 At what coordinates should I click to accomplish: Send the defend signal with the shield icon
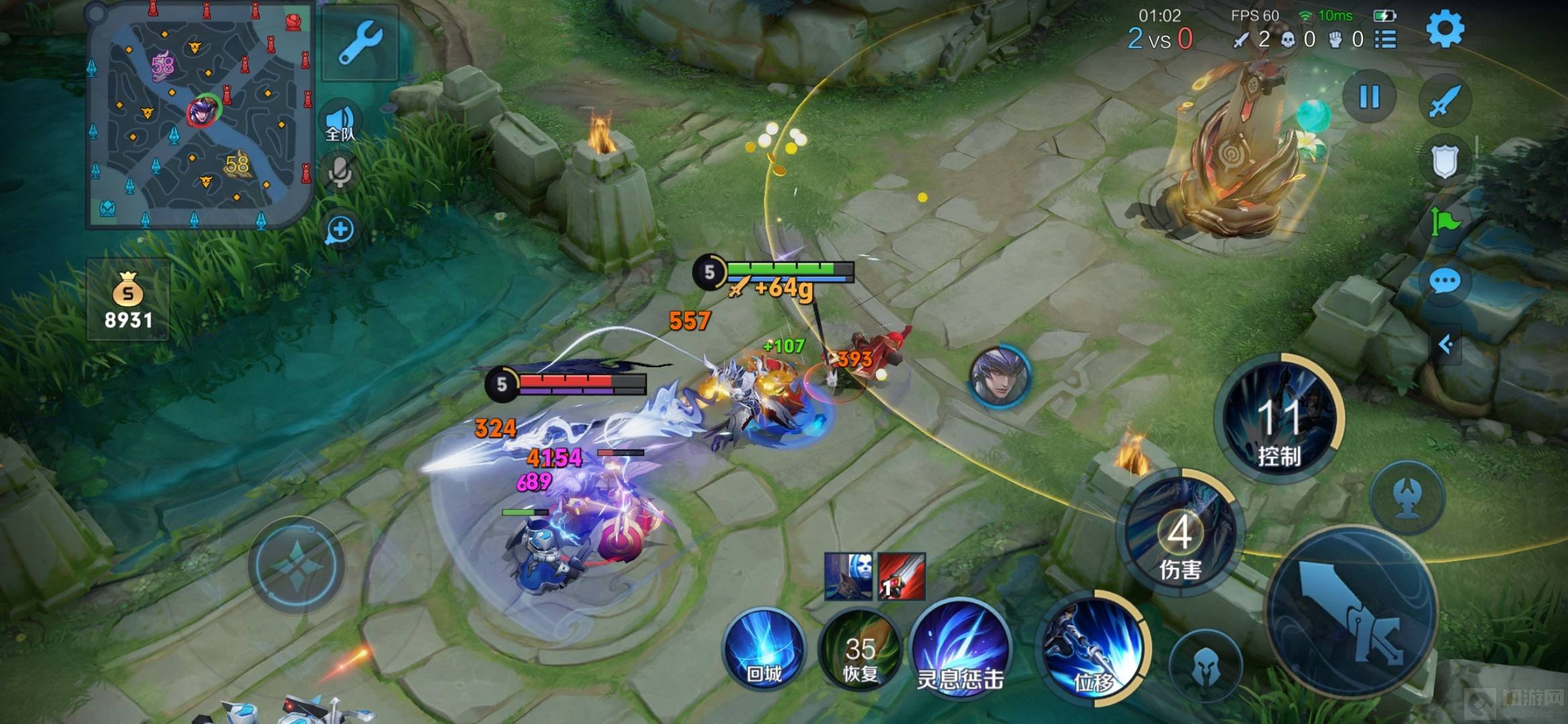[x=1445, y=161]
